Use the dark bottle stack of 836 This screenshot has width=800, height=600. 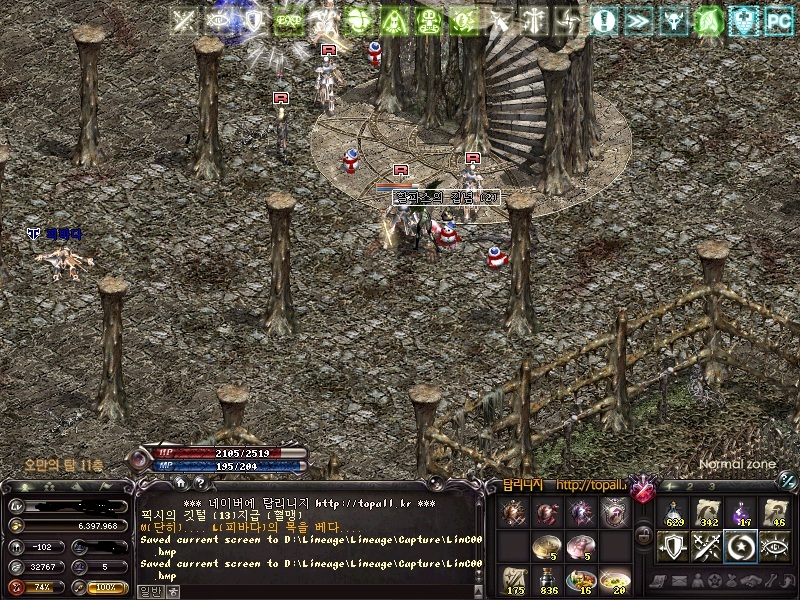click(549, 580)
